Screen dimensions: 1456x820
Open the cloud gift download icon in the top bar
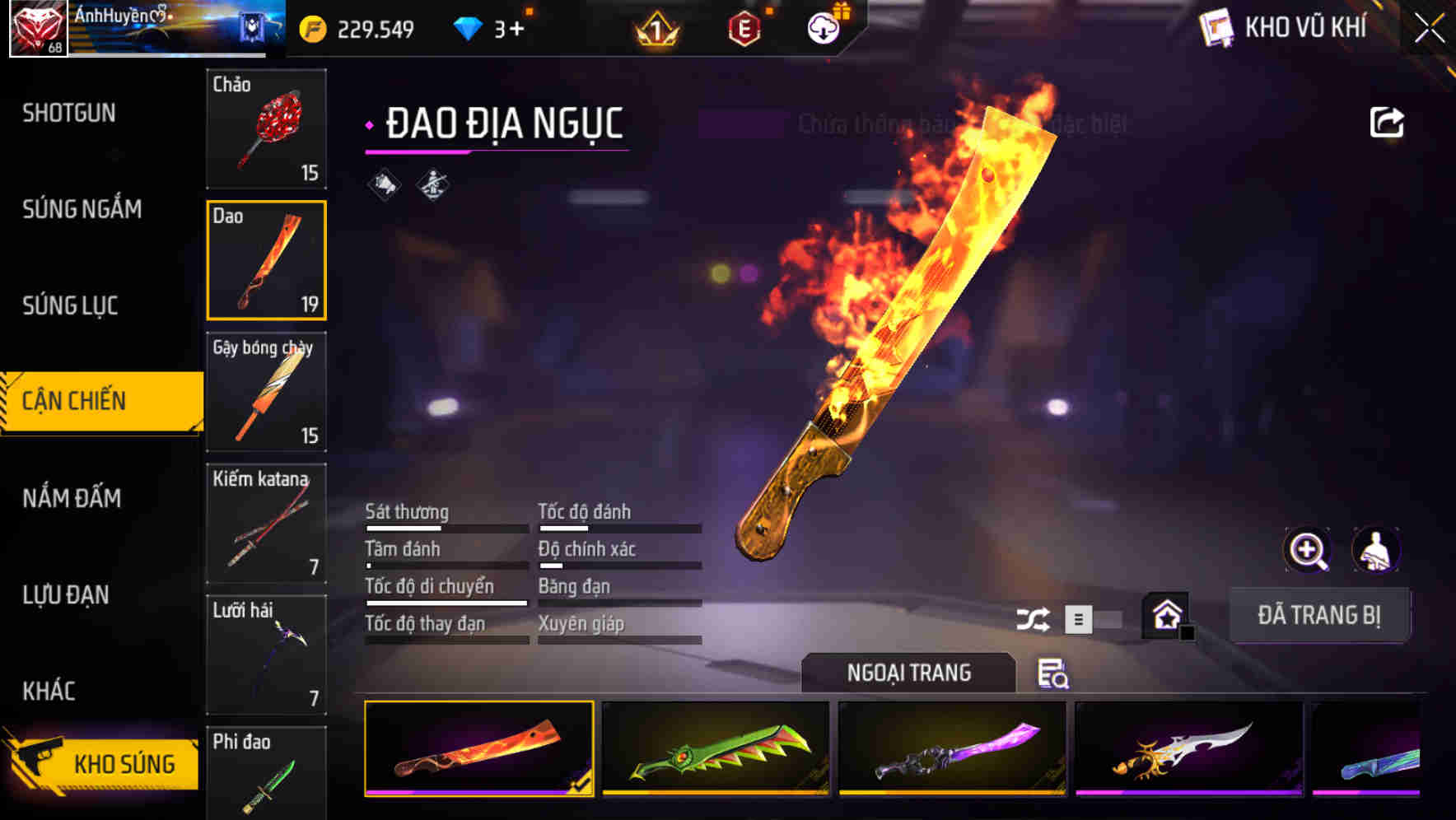(x=823, y=26)
